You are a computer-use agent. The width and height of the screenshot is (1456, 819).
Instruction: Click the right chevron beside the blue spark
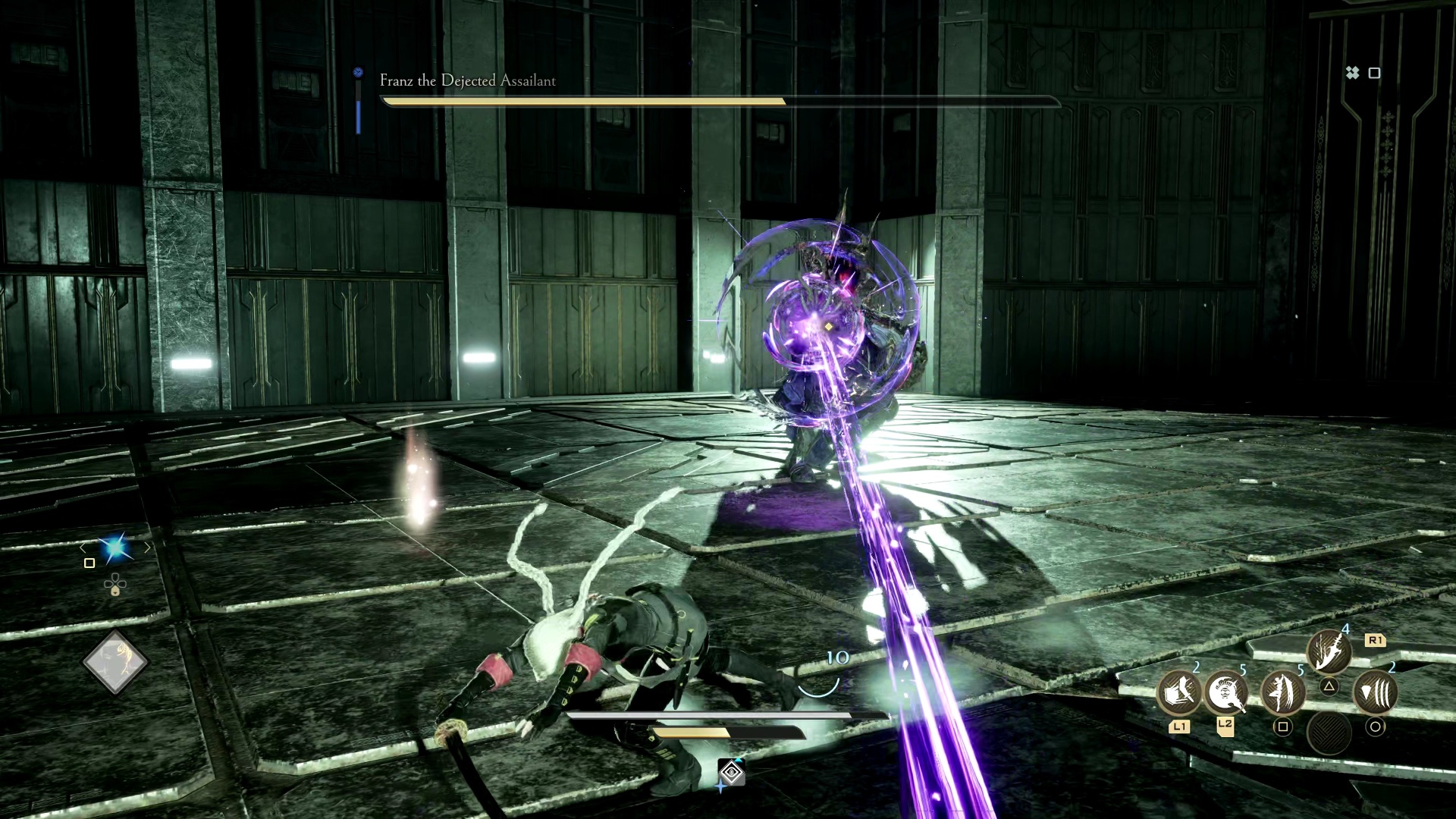point(148,546)
